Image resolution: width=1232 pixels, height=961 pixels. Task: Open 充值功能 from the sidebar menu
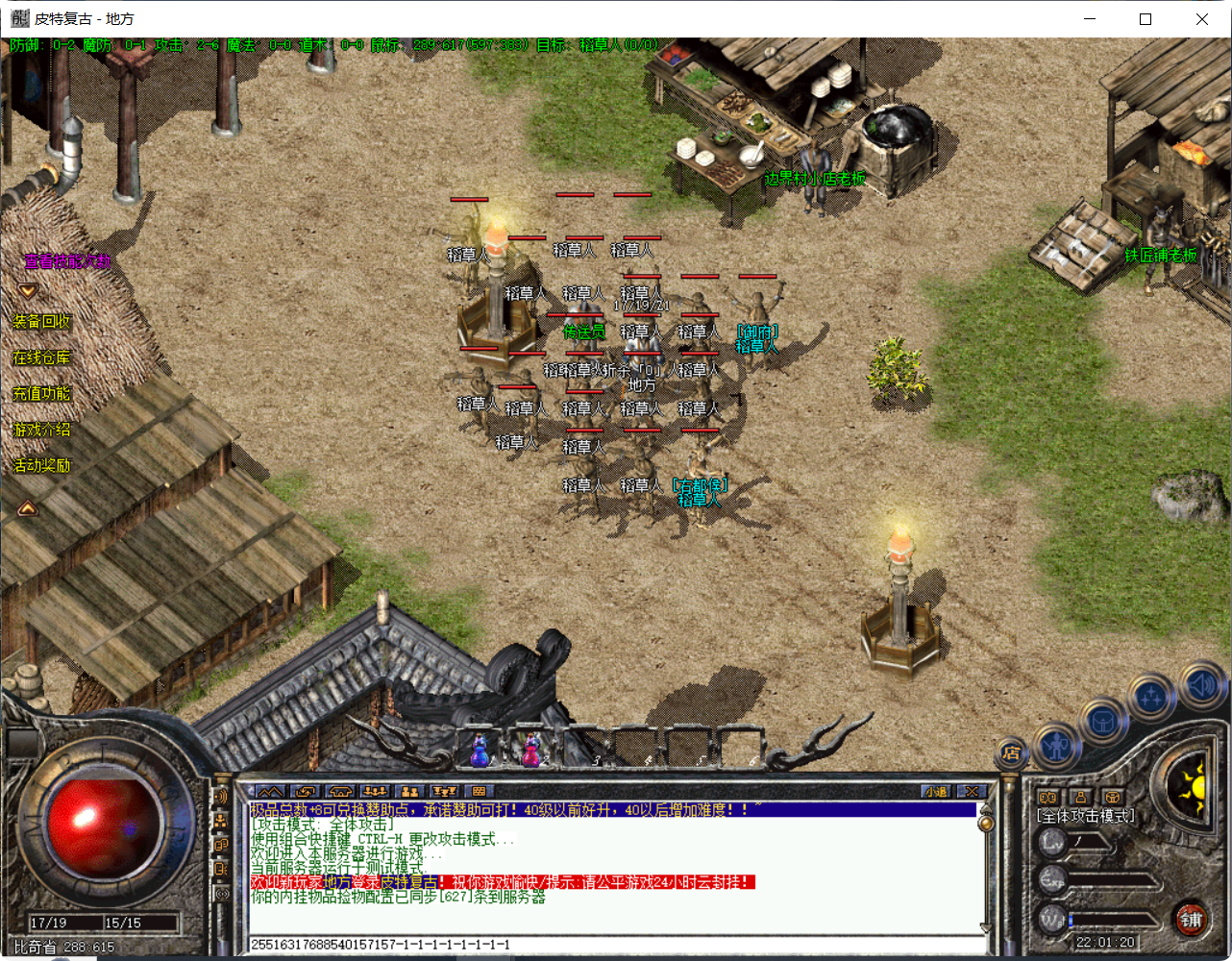[40, 395]
